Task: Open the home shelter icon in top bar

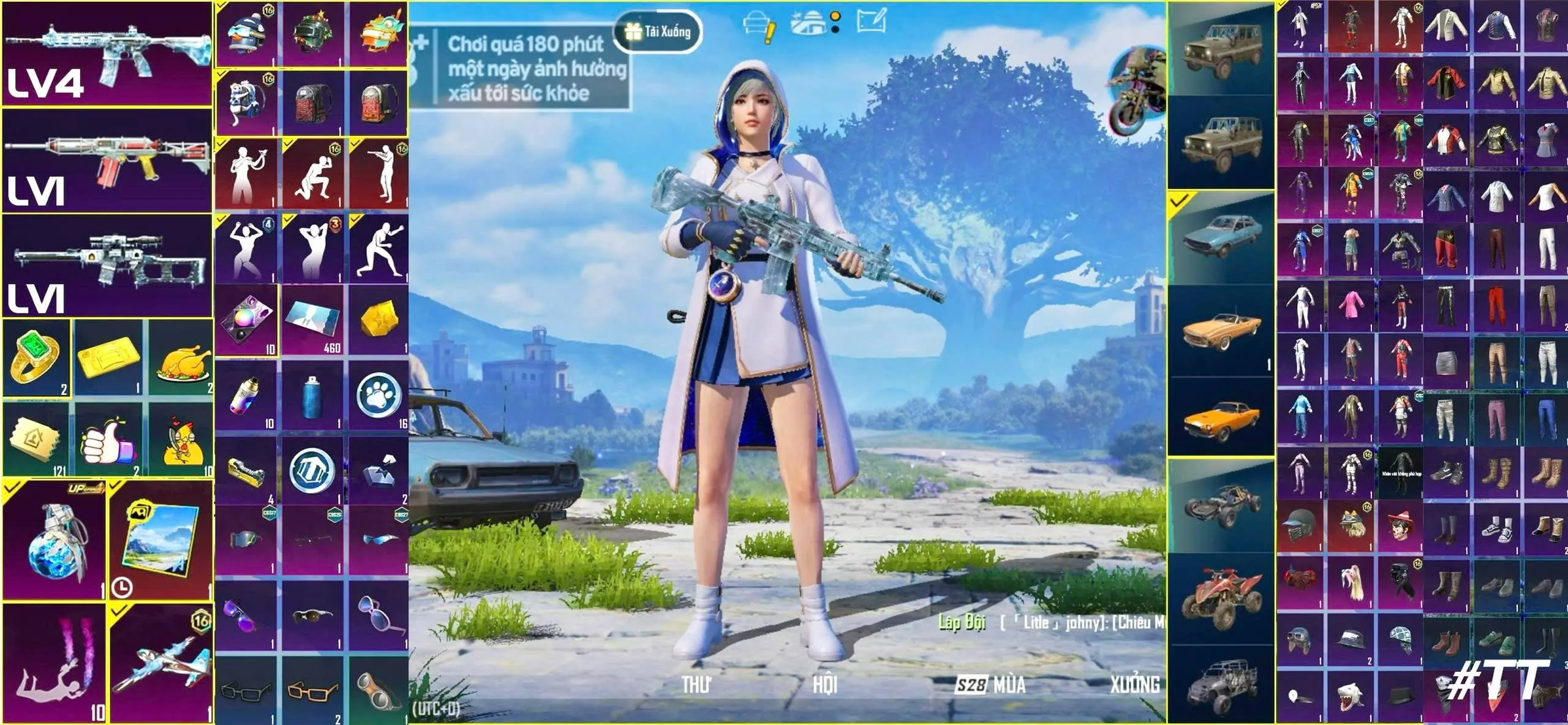Action: point(809,21)
